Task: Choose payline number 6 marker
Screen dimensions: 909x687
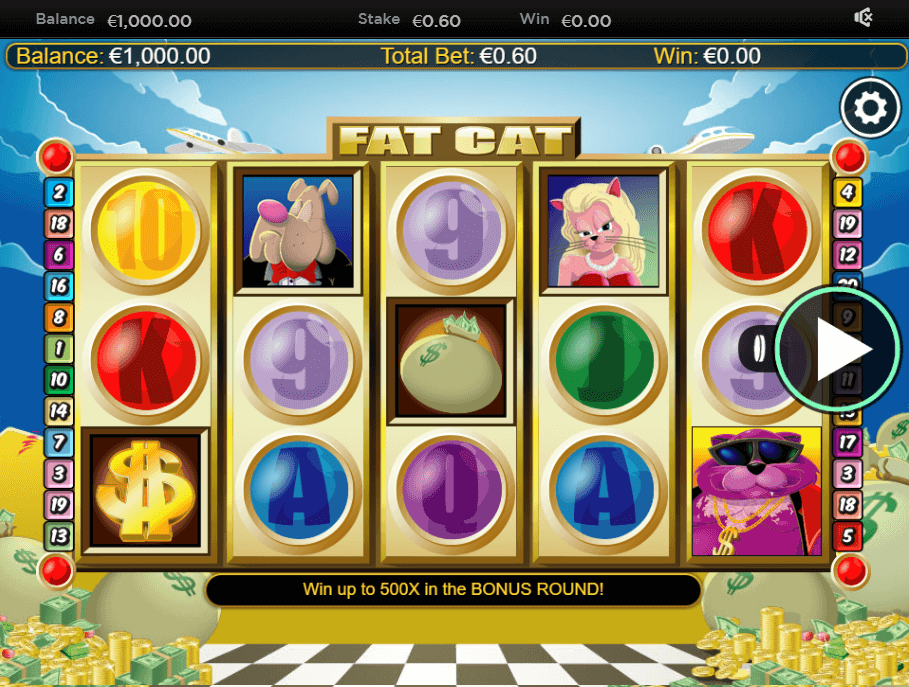Action: [x=58, y=255]
